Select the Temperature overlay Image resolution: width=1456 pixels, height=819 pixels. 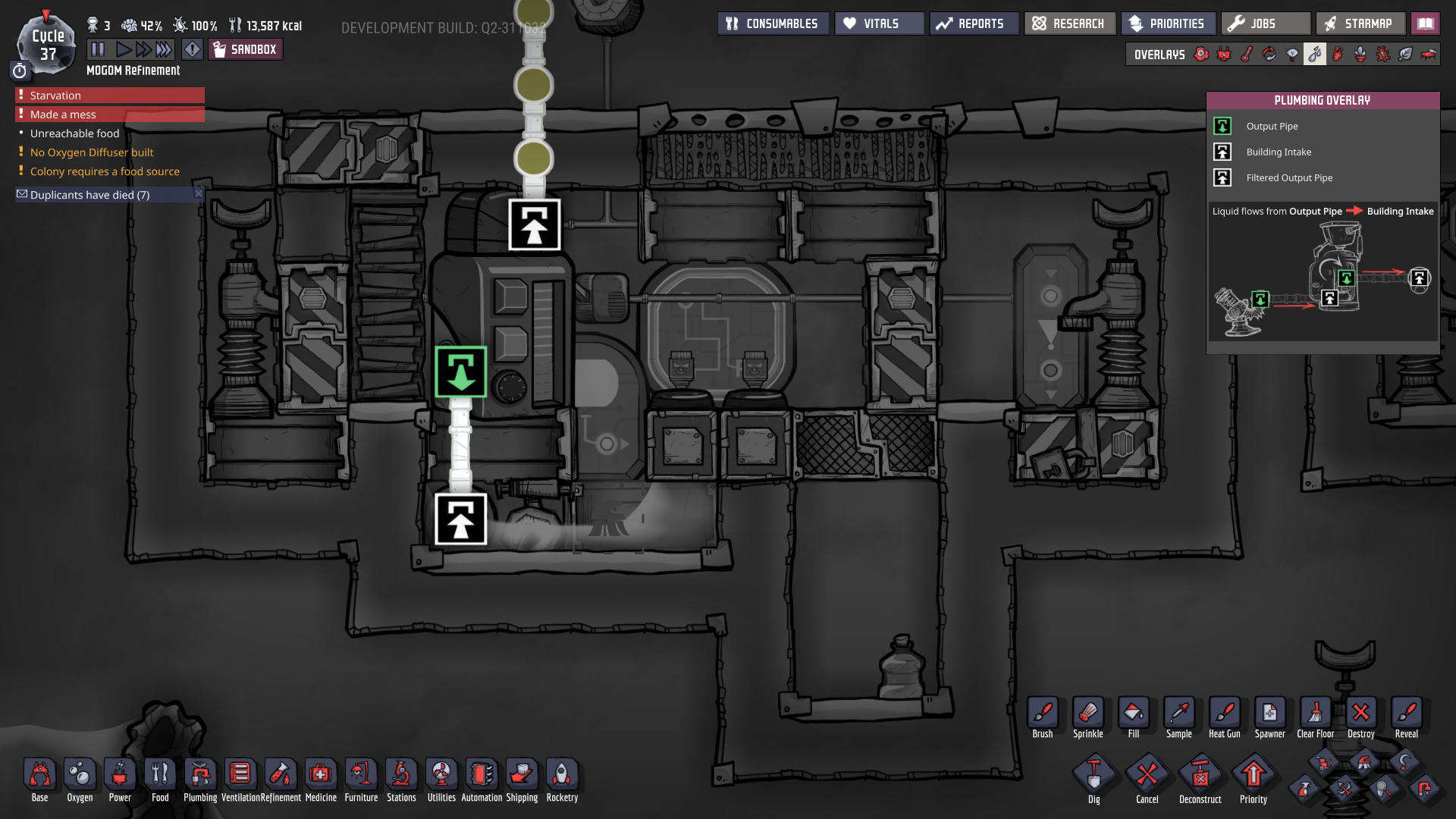(1245, 54)
